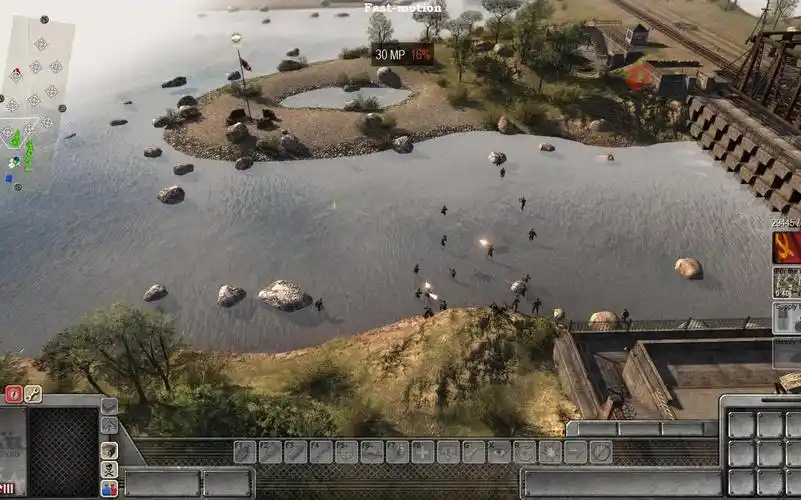The height and width of the screenshot is (500, 801).
Task: Select the red and blue players icon
Action: (x=109, y=488)
